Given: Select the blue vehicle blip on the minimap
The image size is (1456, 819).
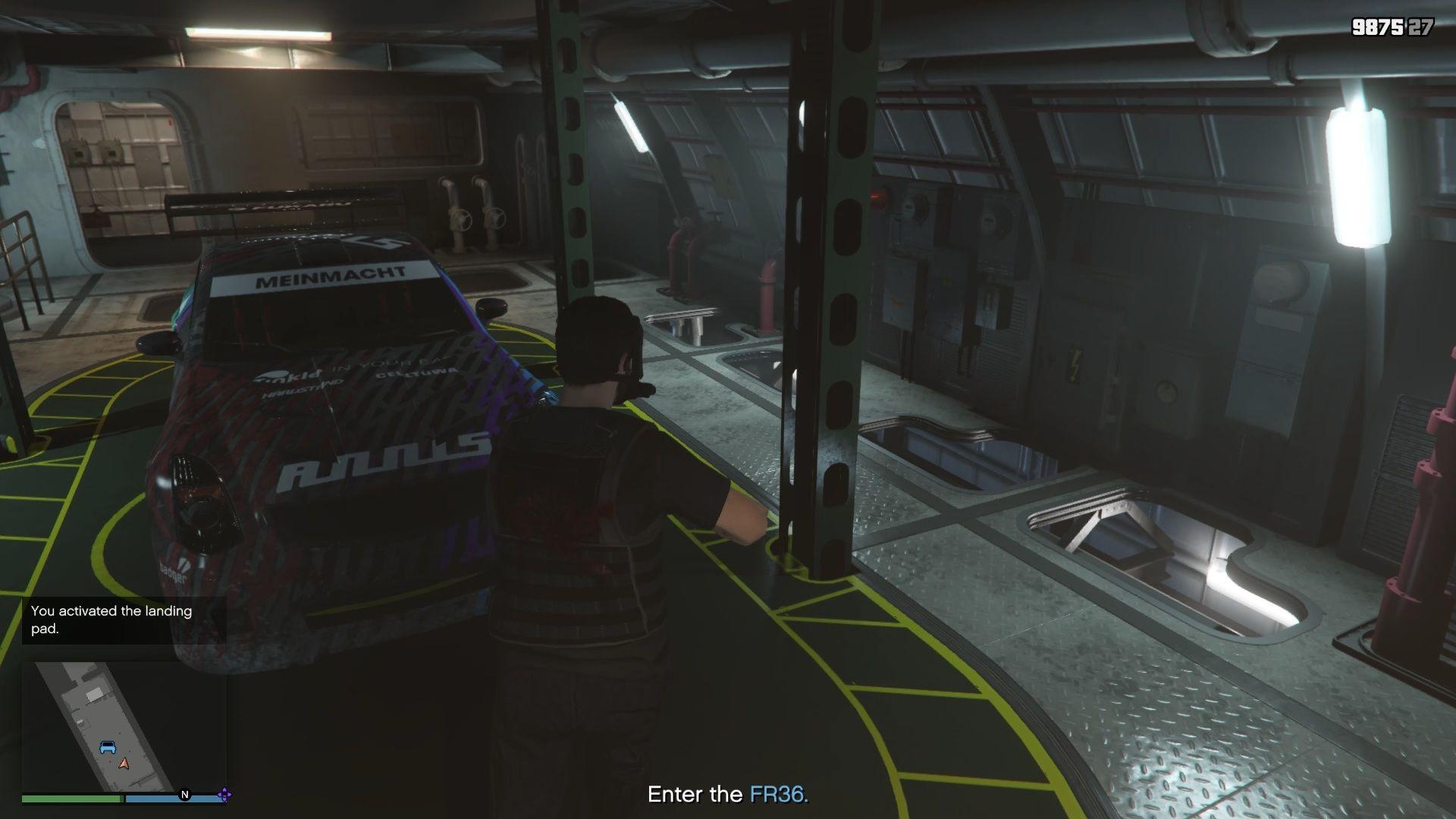Looking at the screenshot, I should click(x=108, y=747).
